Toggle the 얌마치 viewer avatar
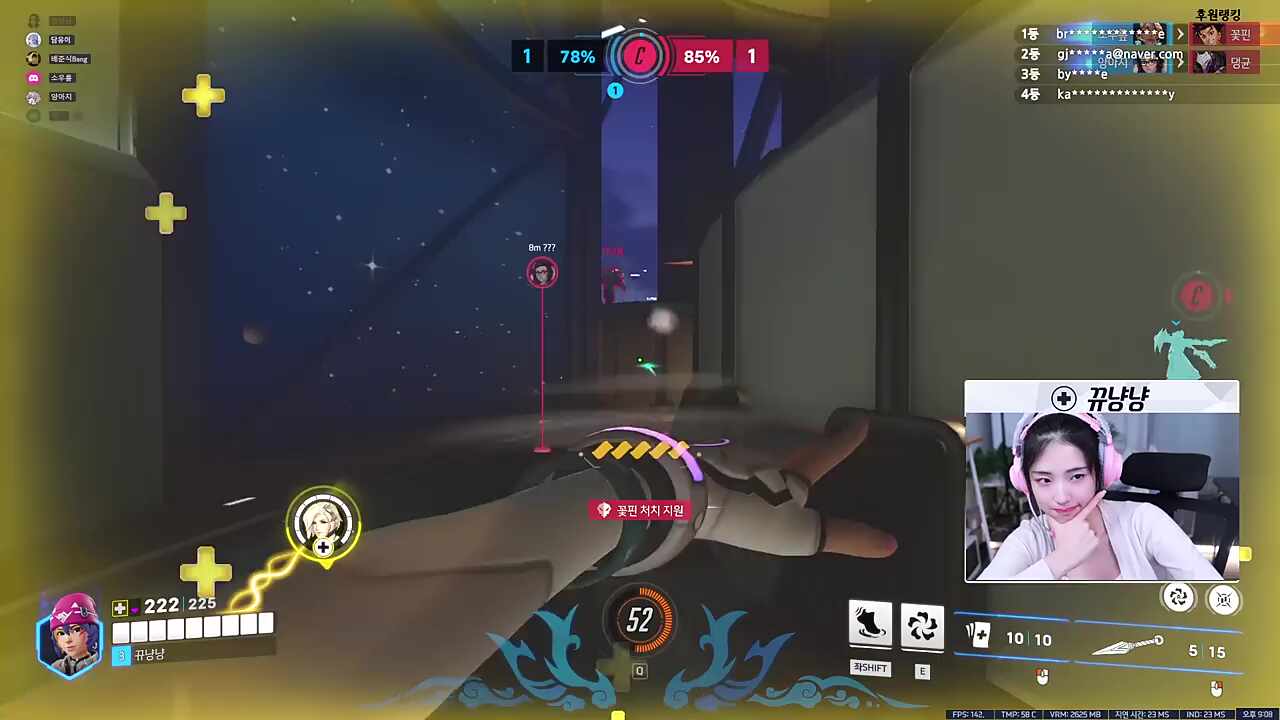The width and height of the screenshot is (1280, 720). (x=33, y=96)
